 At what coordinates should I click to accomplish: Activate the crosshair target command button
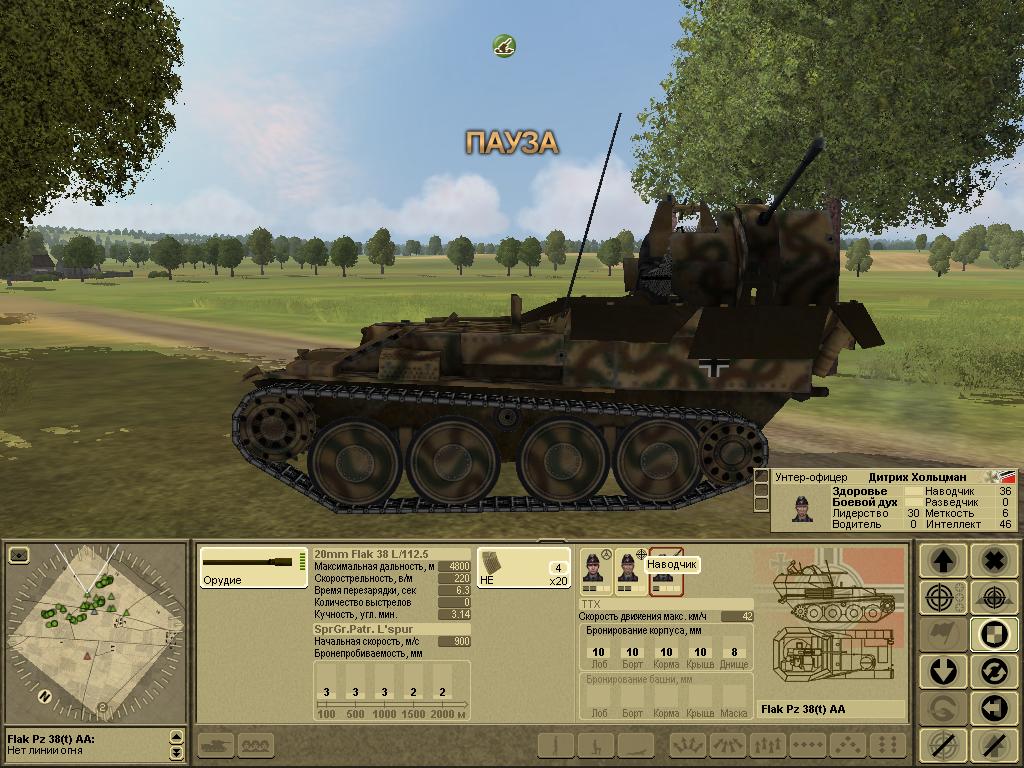(x=942, y=598)
